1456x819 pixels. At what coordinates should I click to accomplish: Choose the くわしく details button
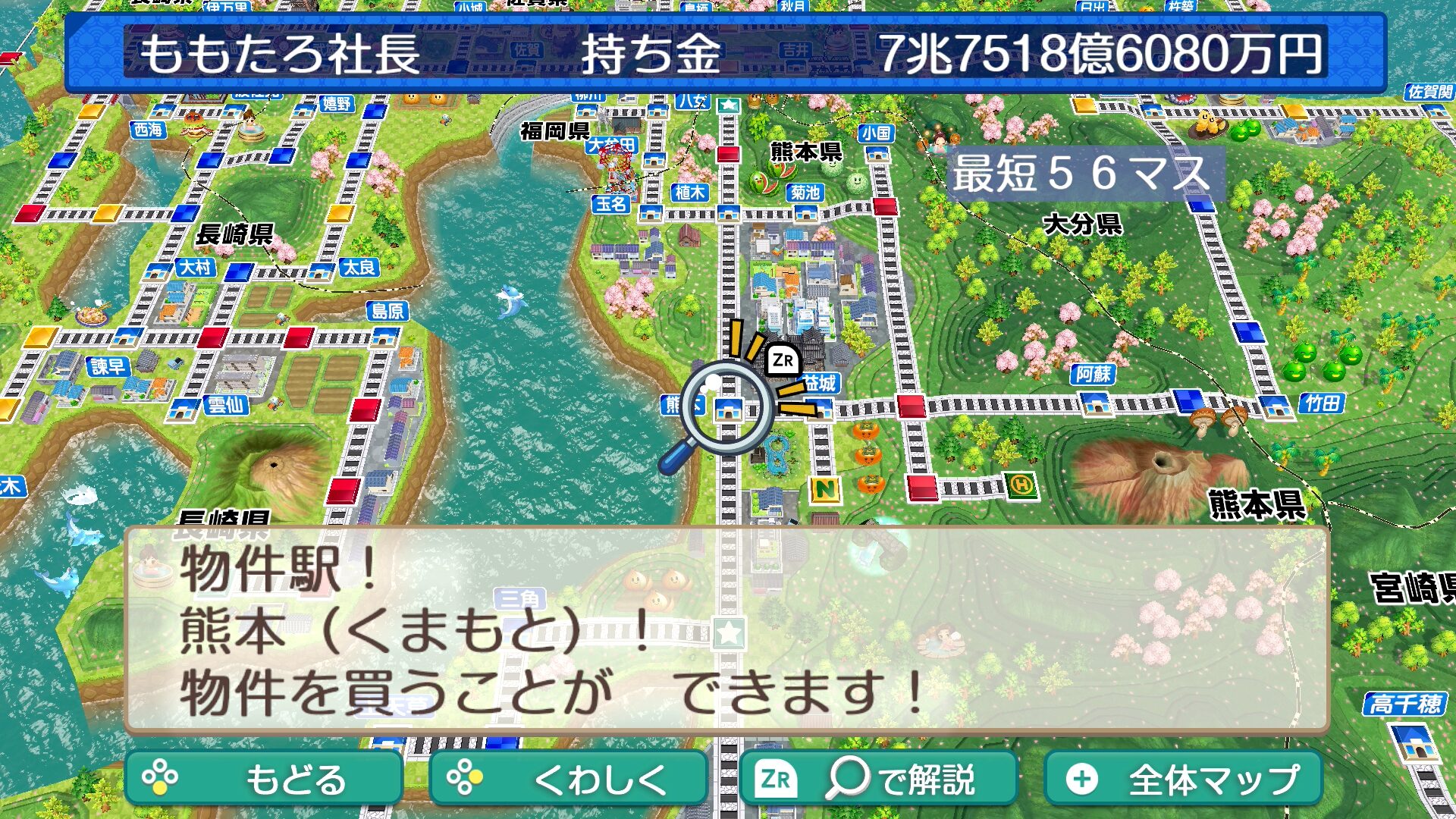(568, 779)
